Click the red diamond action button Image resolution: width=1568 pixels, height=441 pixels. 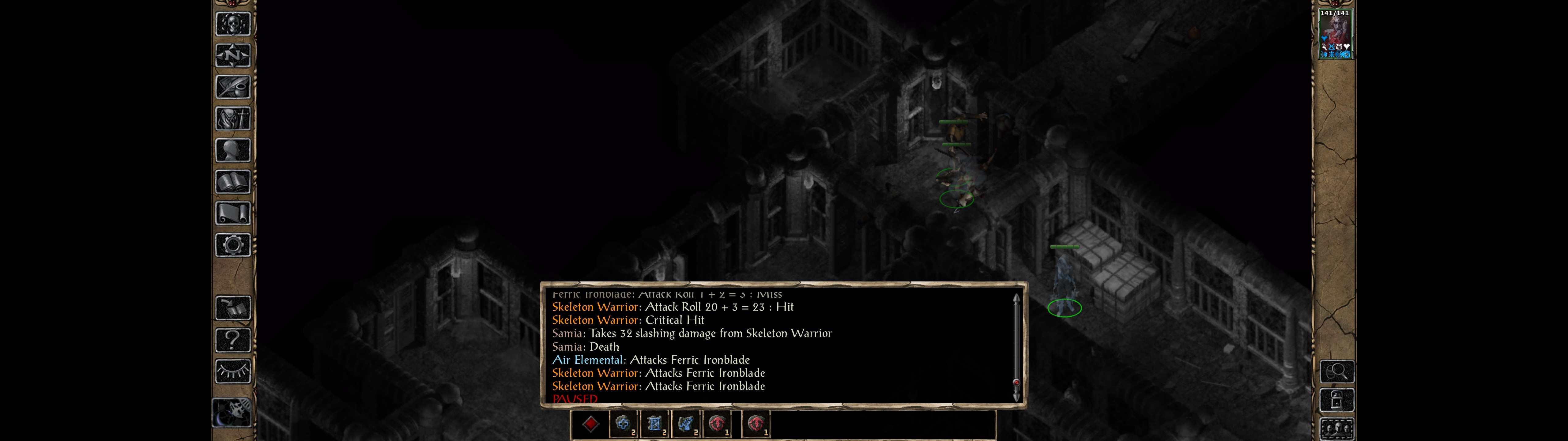590,424
